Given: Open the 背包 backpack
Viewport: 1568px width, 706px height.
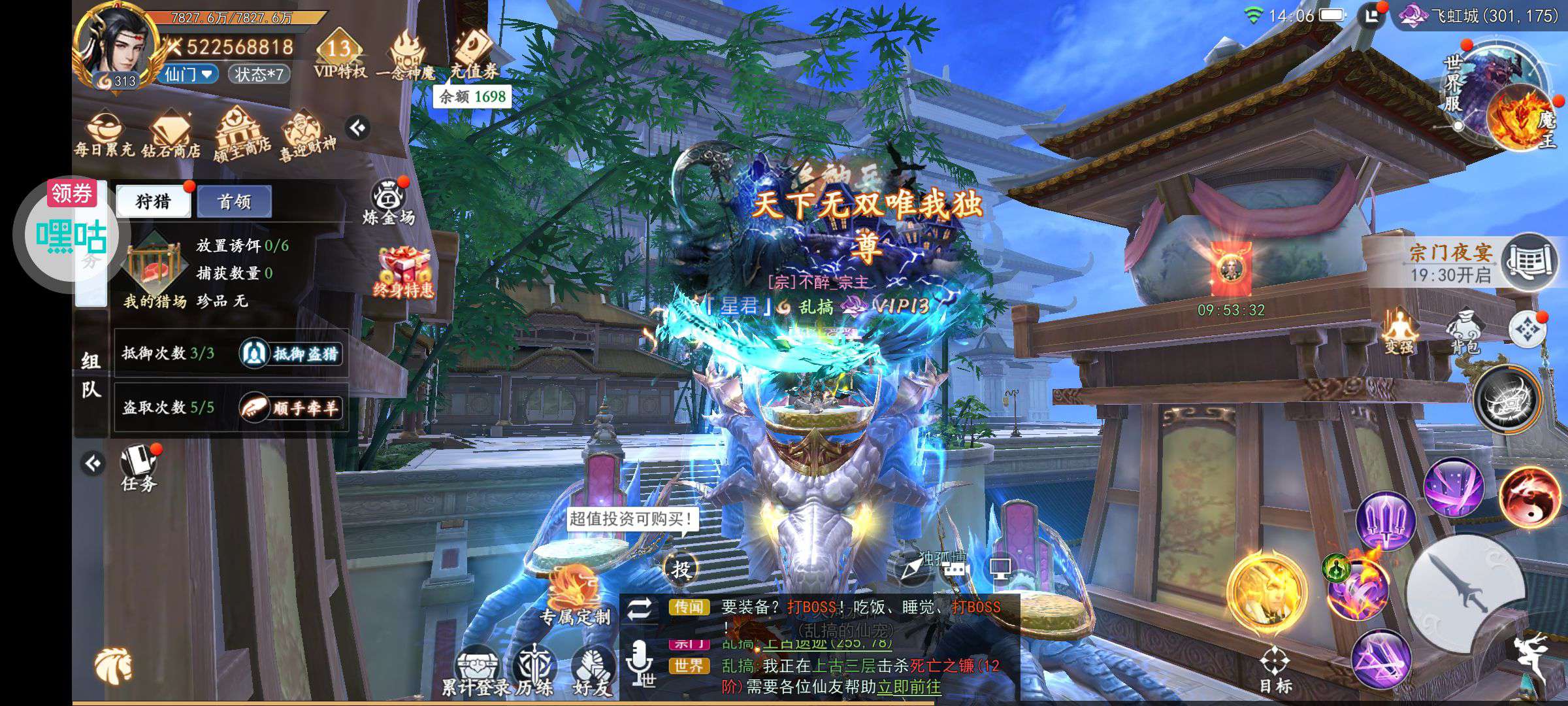Looking at the screenshot, I should (x=1464, y=332).
